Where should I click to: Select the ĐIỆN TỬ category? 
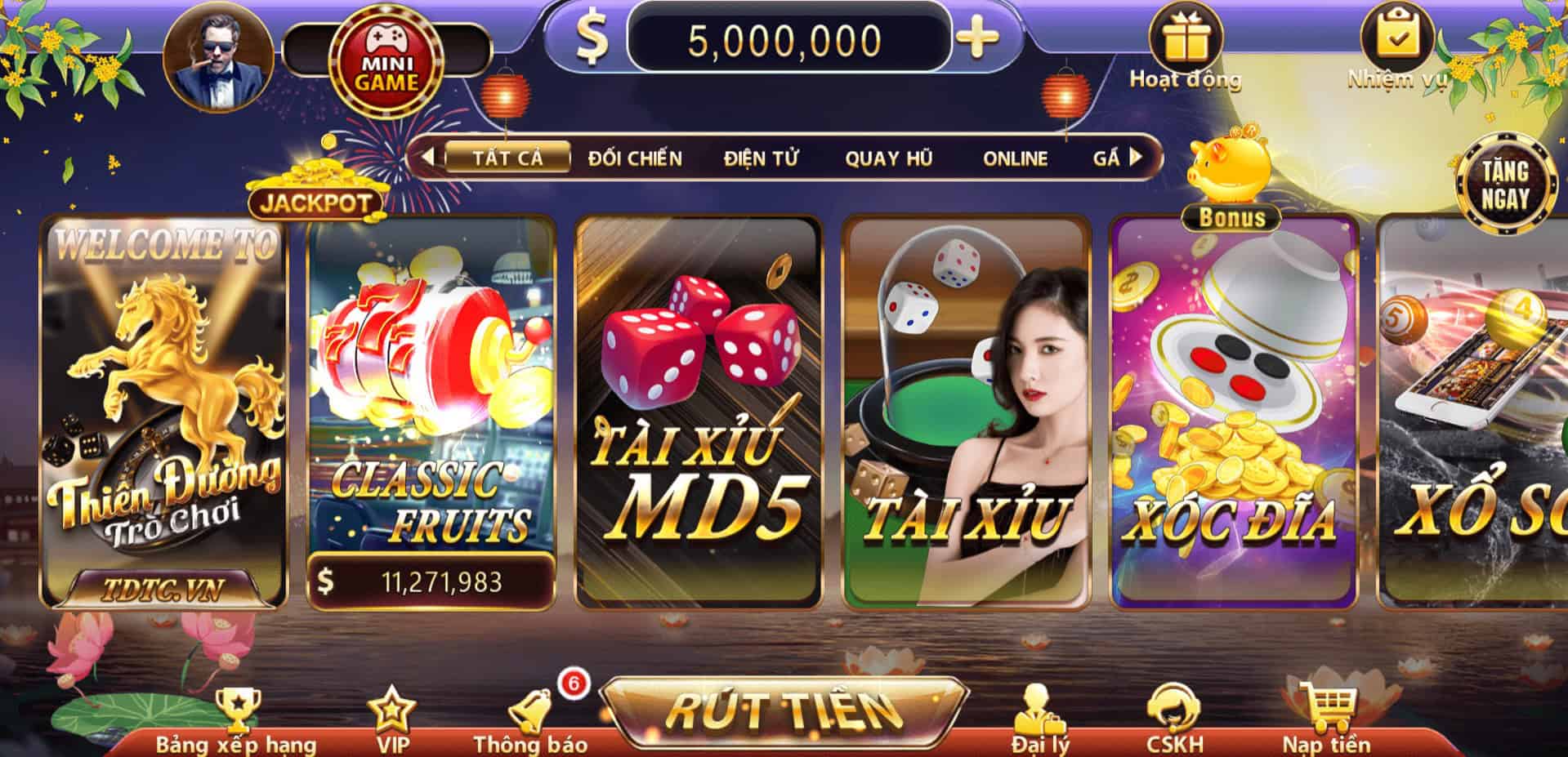761,158
